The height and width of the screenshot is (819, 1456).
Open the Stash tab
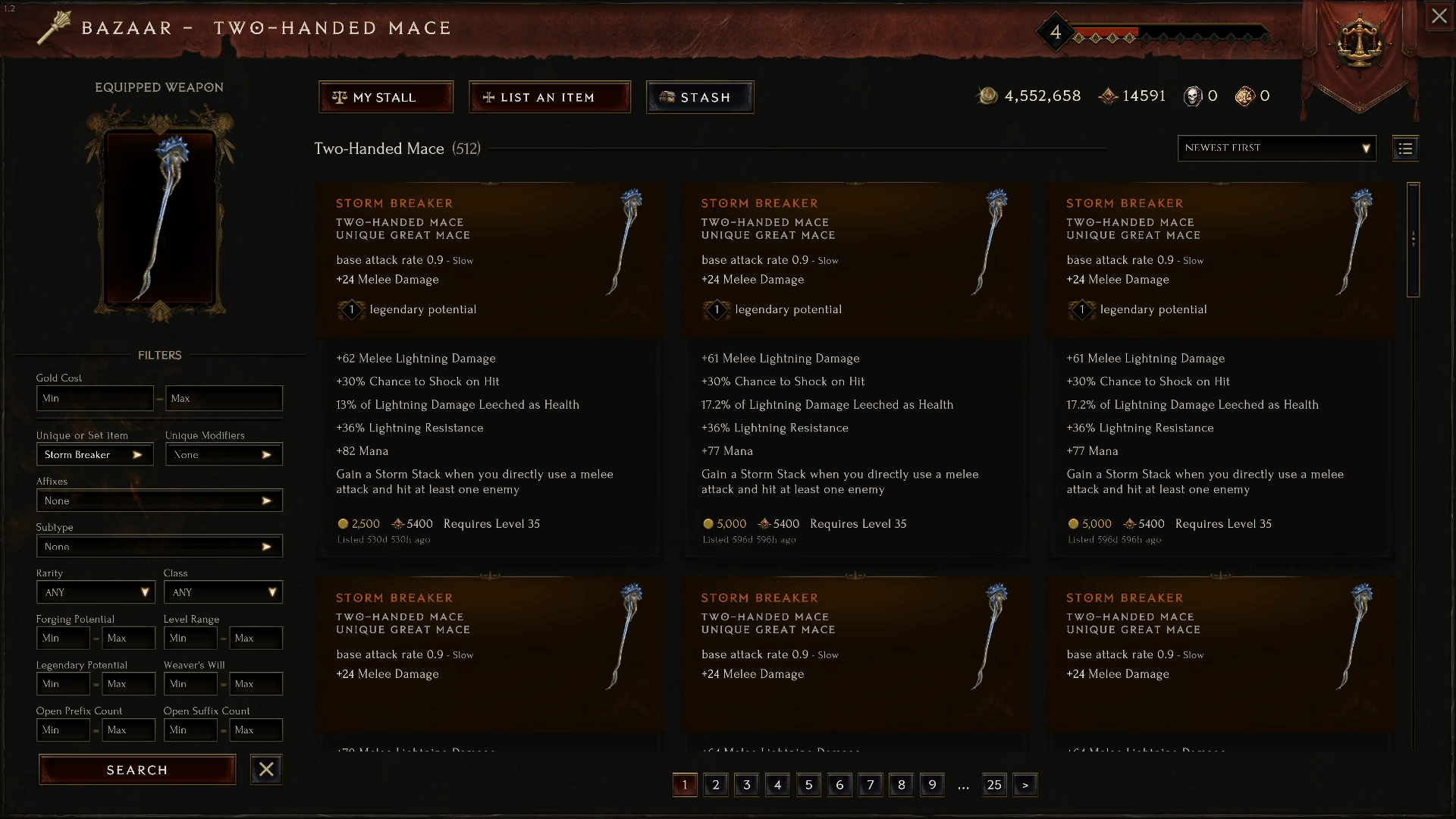click(698, 97)
